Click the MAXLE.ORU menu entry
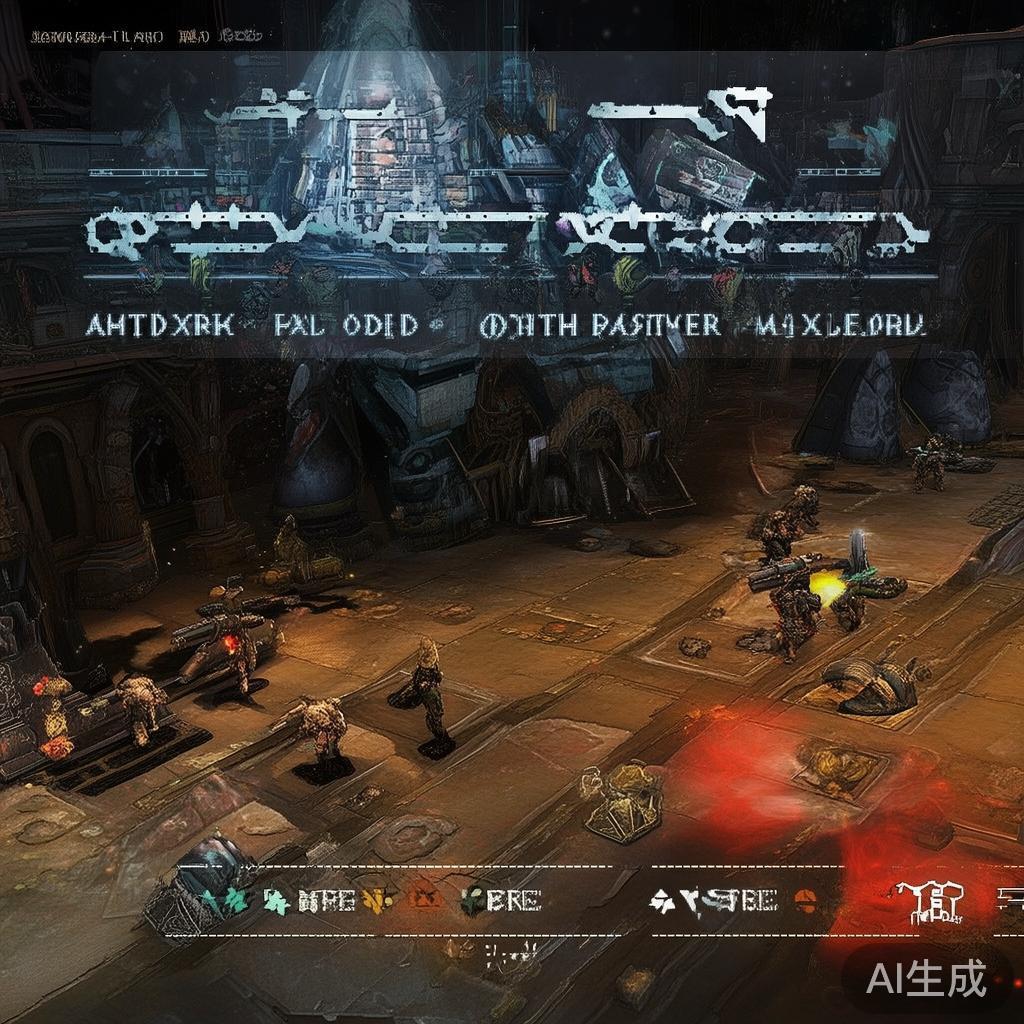The image size is (1024, 1024). (842, 325)
